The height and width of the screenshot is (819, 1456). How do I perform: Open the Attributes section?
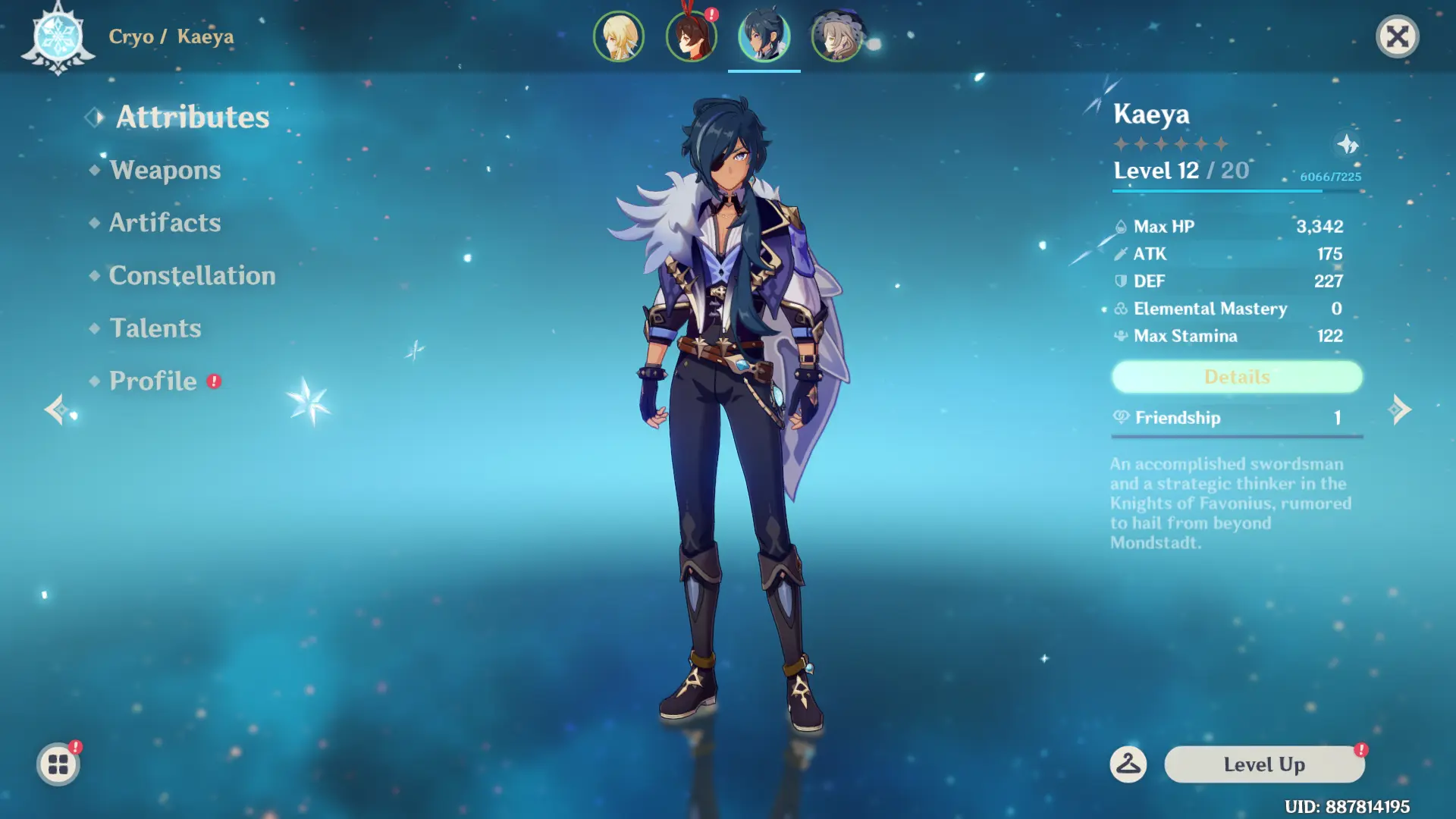pos(192,117)
